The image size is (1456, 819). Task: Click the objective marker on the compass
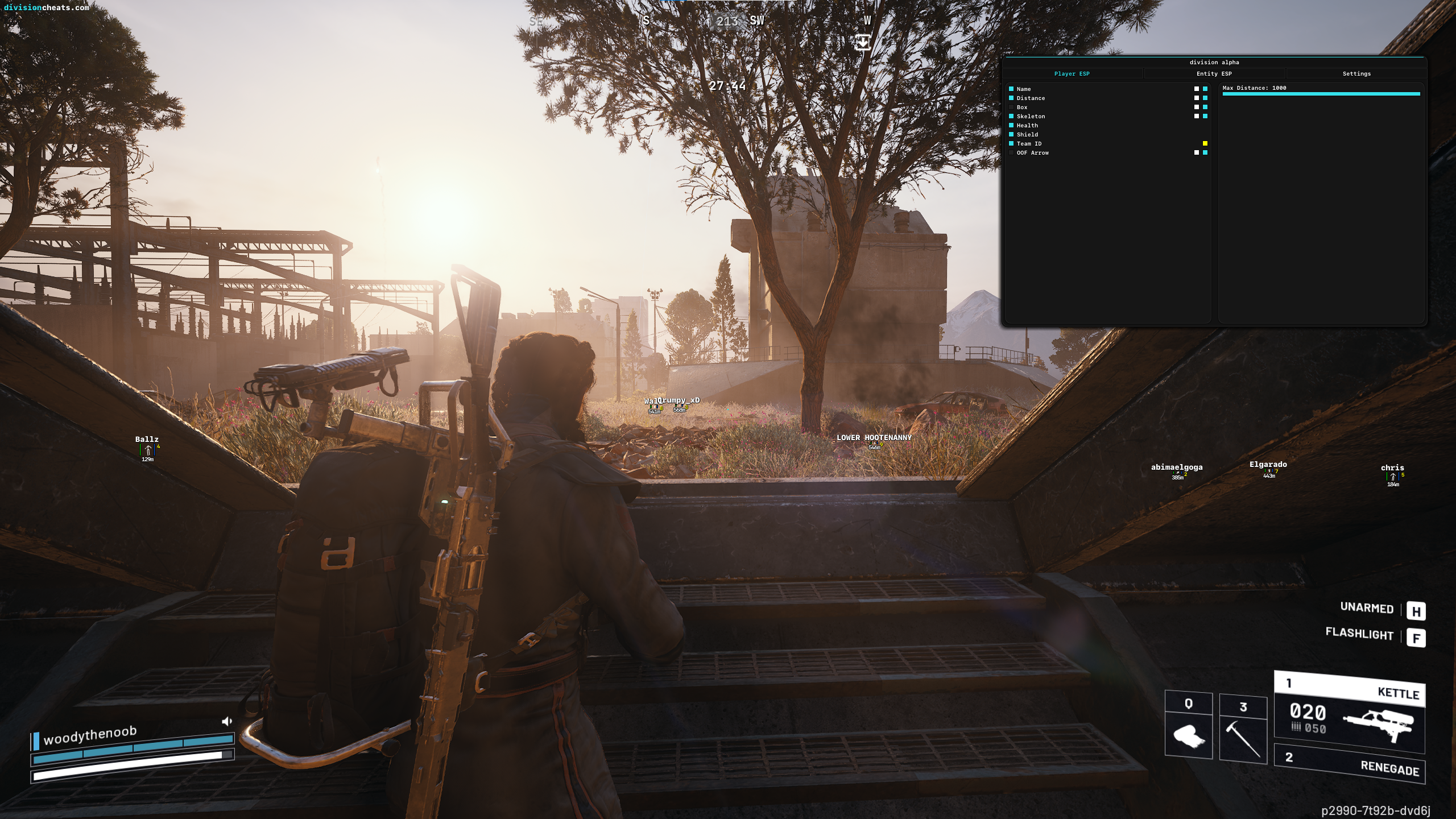click(863, 42)
